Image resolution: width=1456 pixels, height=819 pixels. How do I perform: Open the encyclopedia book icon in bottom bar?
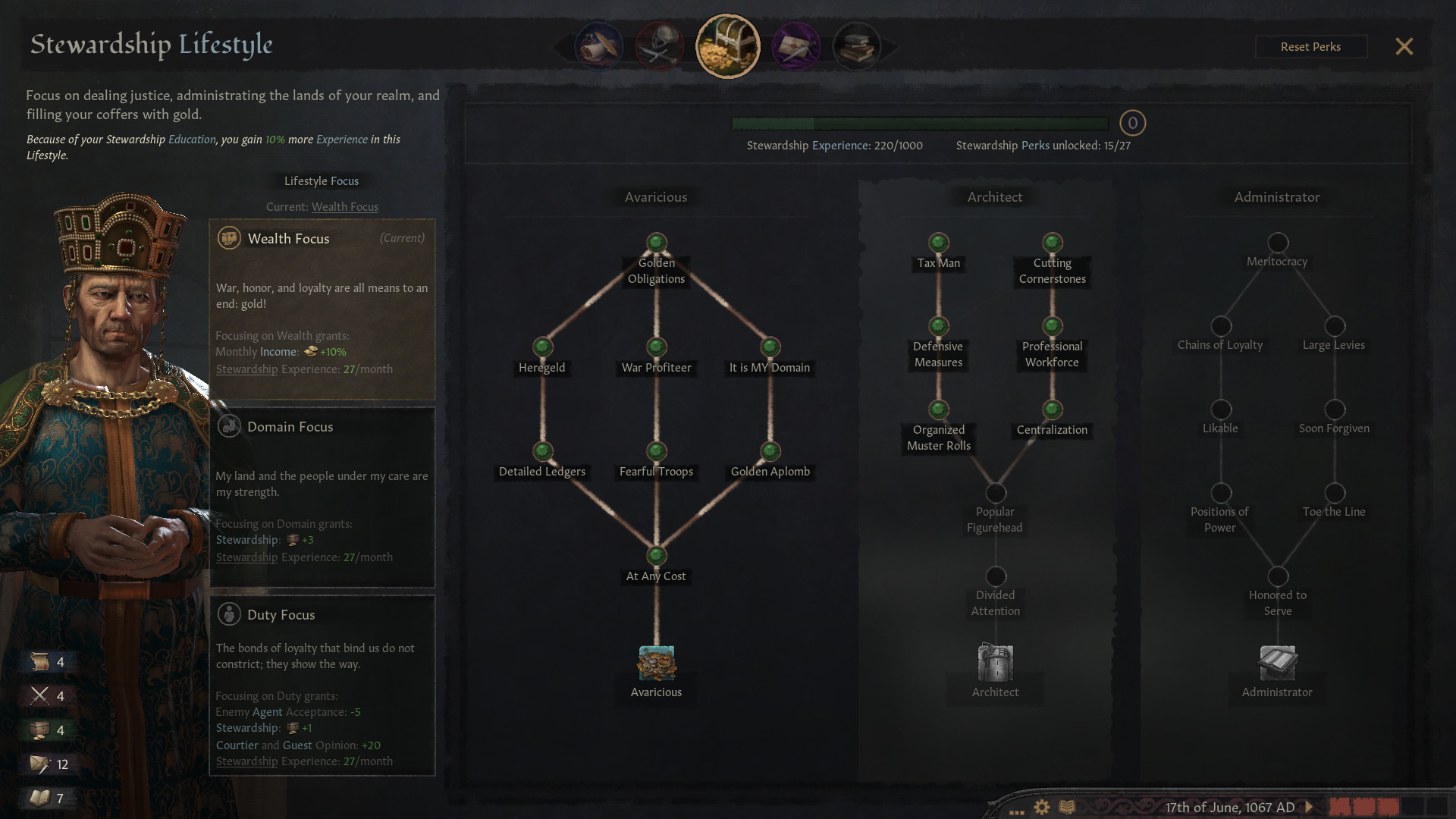tap(1068, 808)
